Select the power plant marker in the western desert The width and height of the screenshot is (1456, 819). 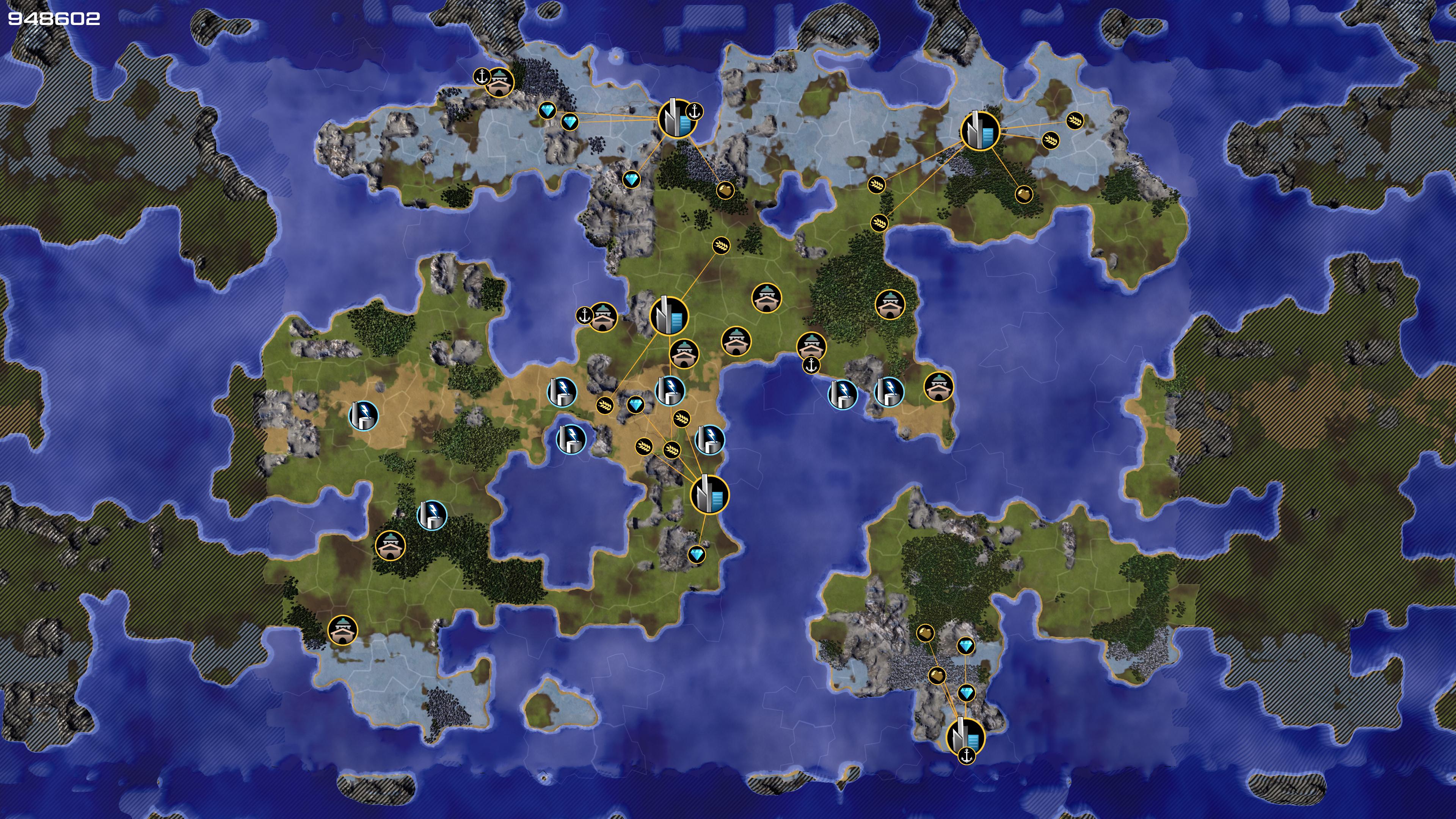point(364,416)
